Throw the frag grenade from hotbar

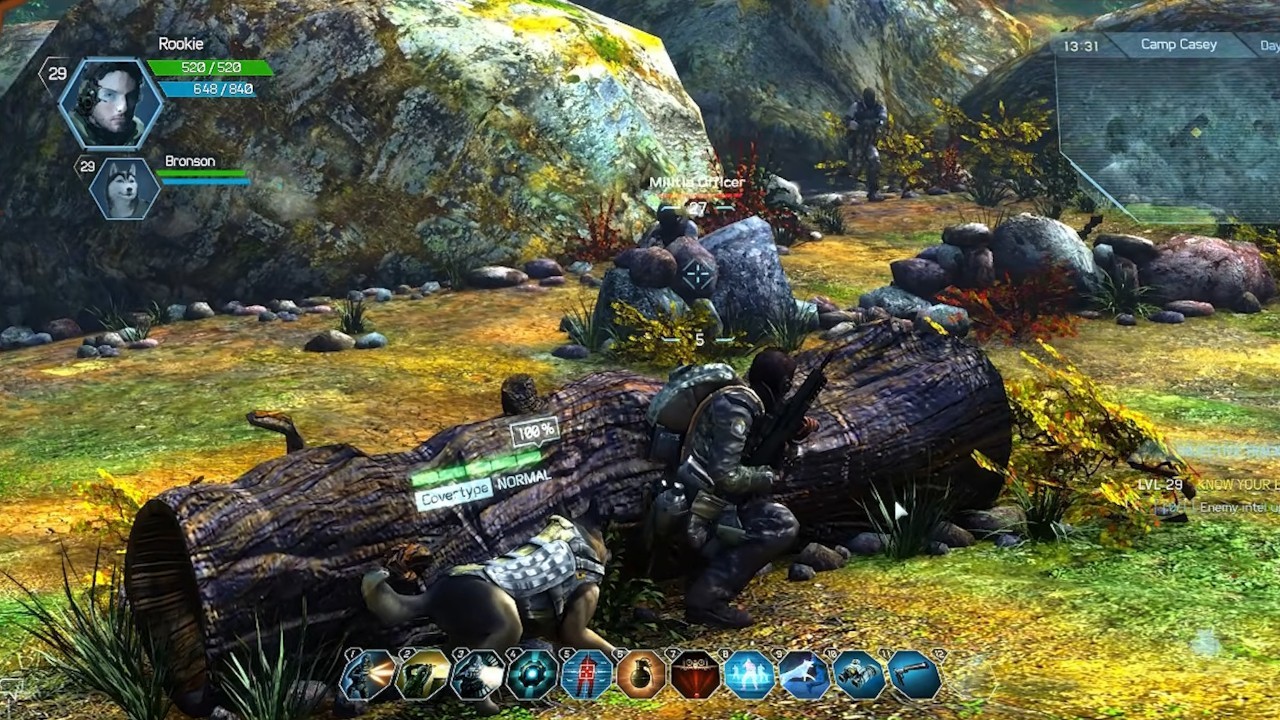click(641, 674)
